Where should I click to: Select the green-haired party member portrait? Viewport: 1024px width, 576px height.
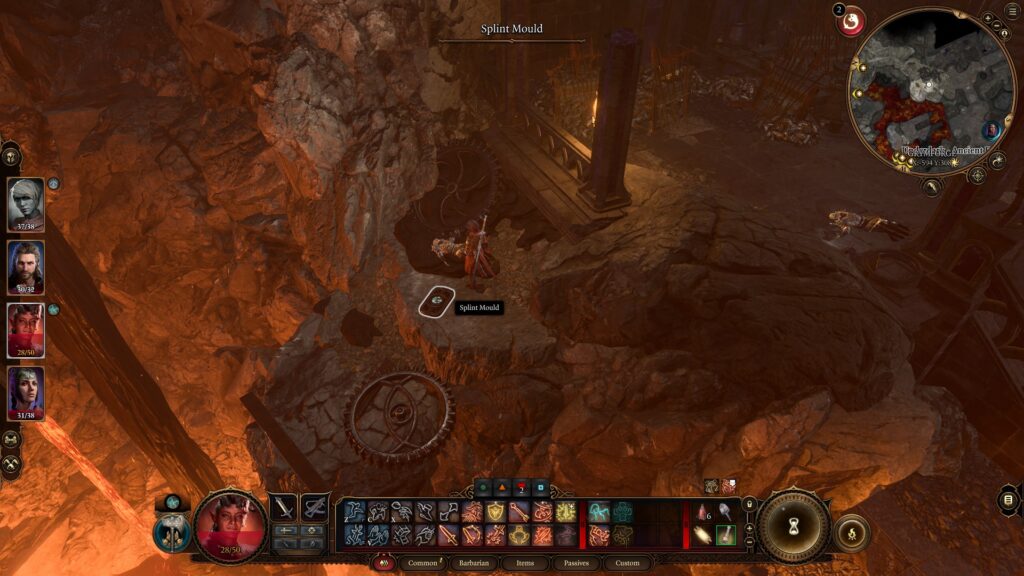point(26,392)
